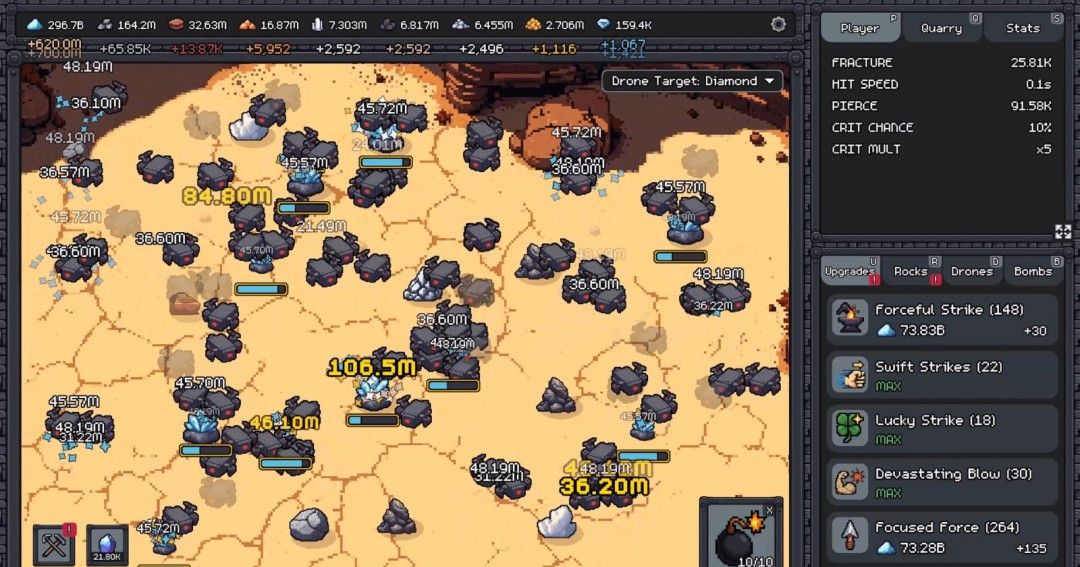Open the Bombs tab
Viewport: 1080px width, 567px height.
point(1033,271)
